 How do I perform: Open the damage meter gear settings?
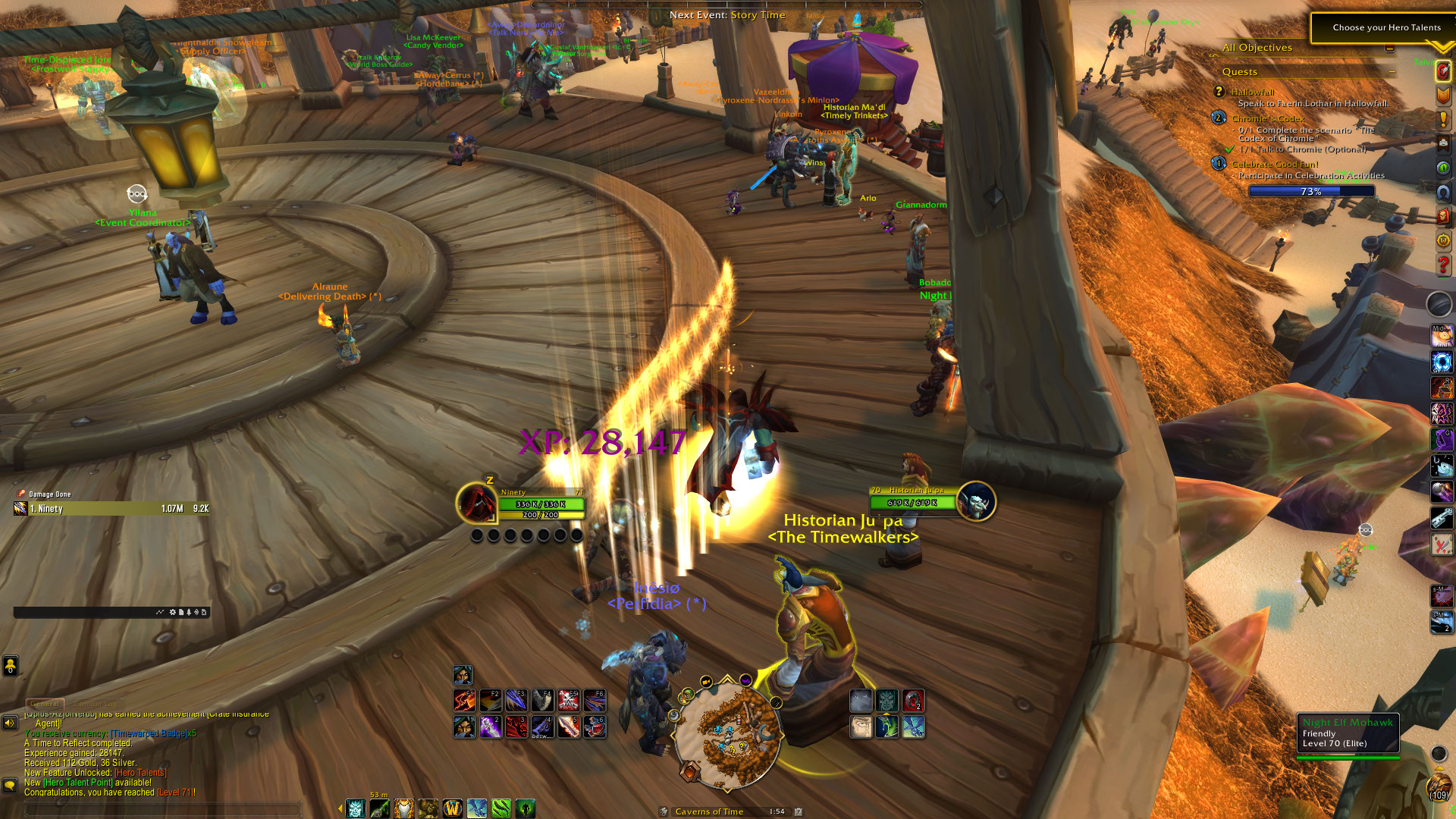172,612
